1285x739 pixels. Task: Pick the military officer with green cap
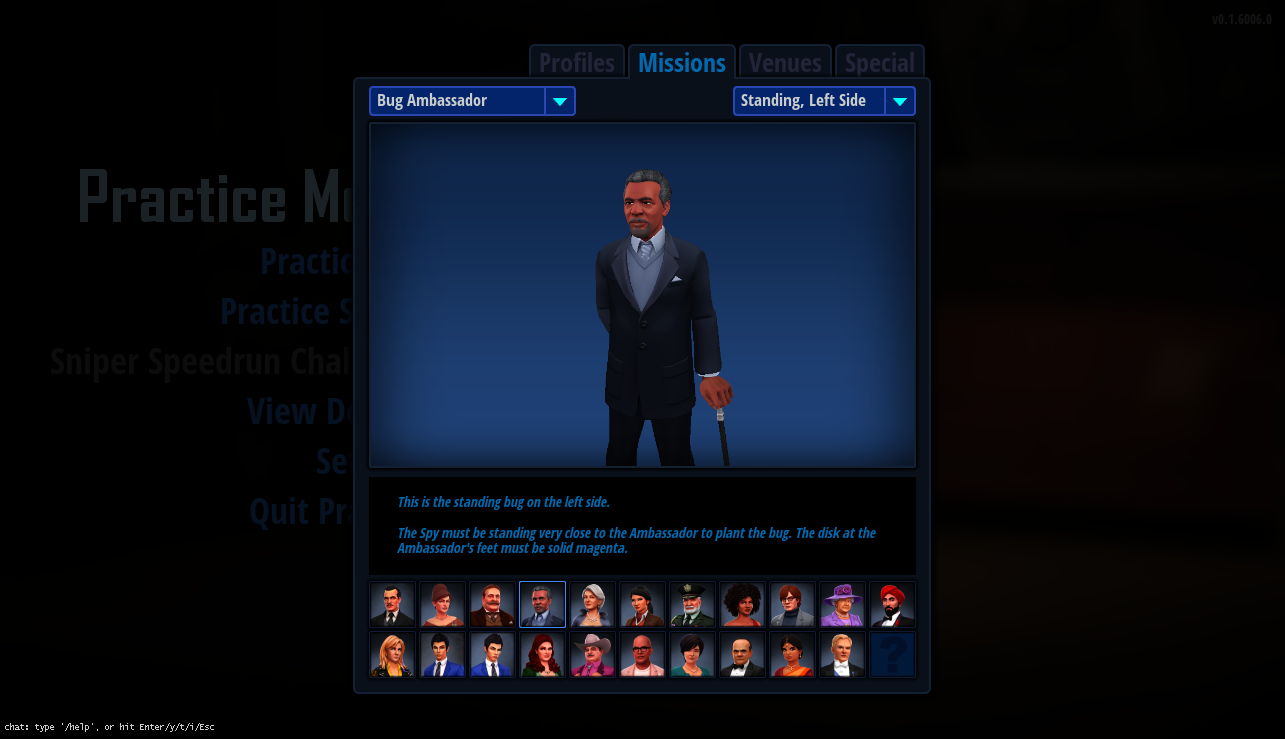692,605
